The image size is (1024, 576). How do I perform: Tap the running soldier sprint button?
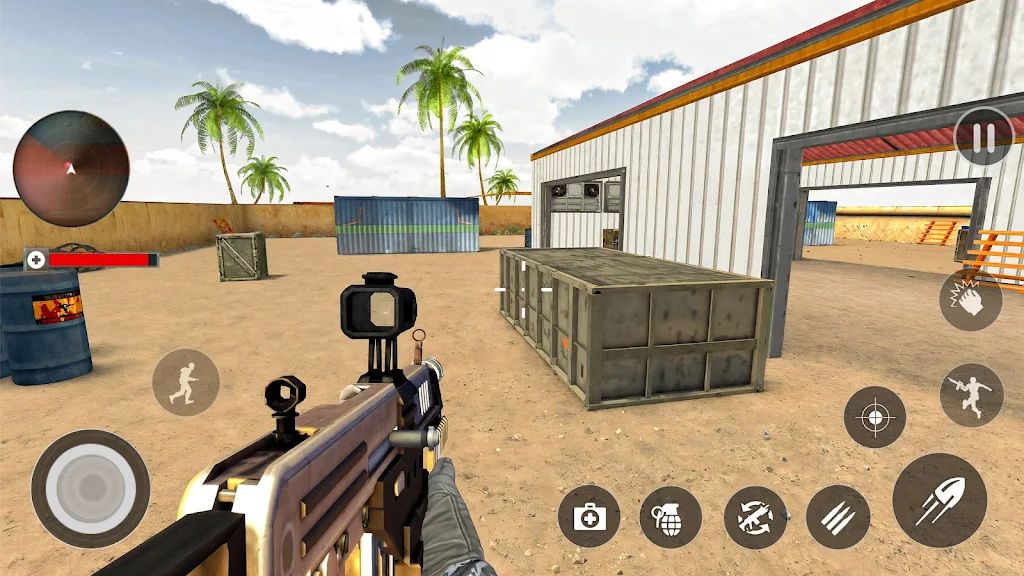coord(185,382)
